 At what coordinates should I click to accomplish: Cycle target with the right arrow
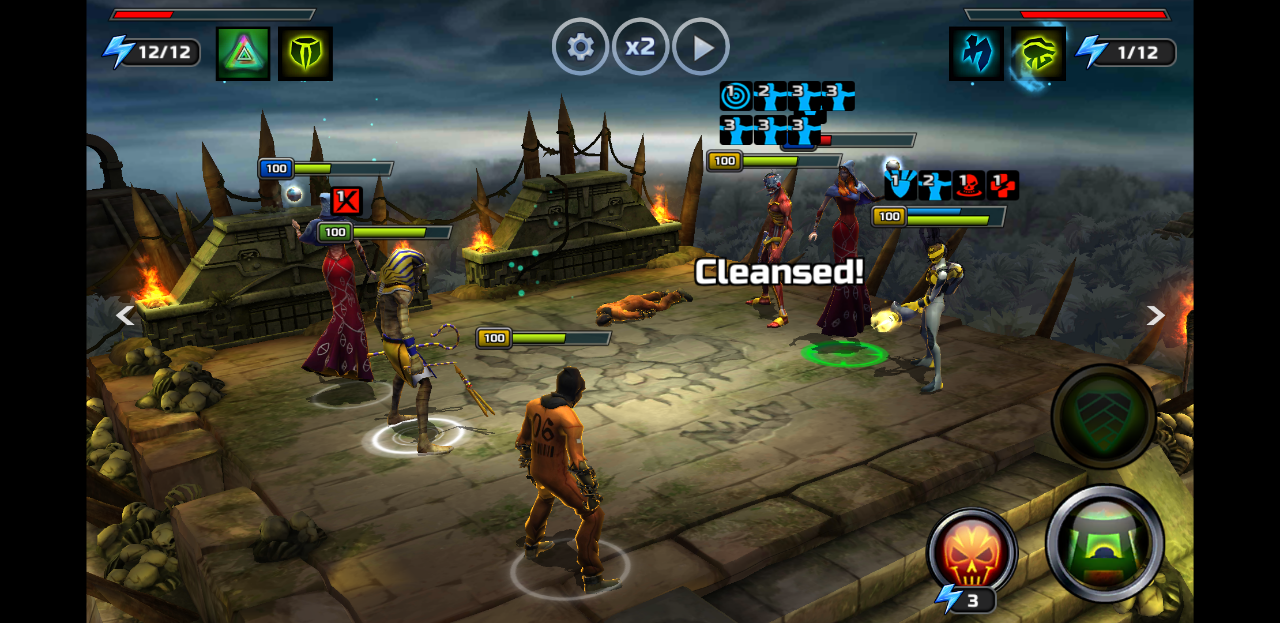pos(1155,316)
